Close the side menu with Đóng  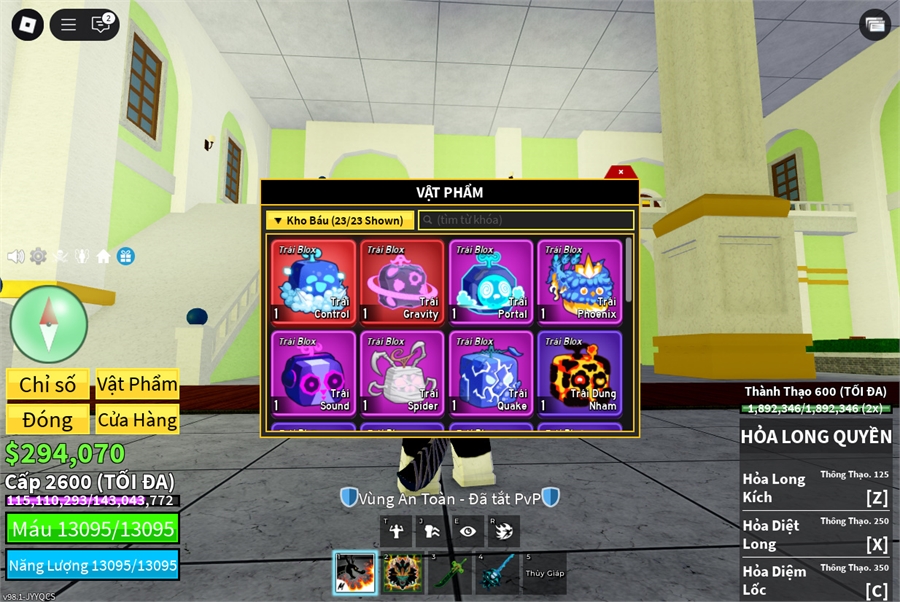[x=48, y=420]
